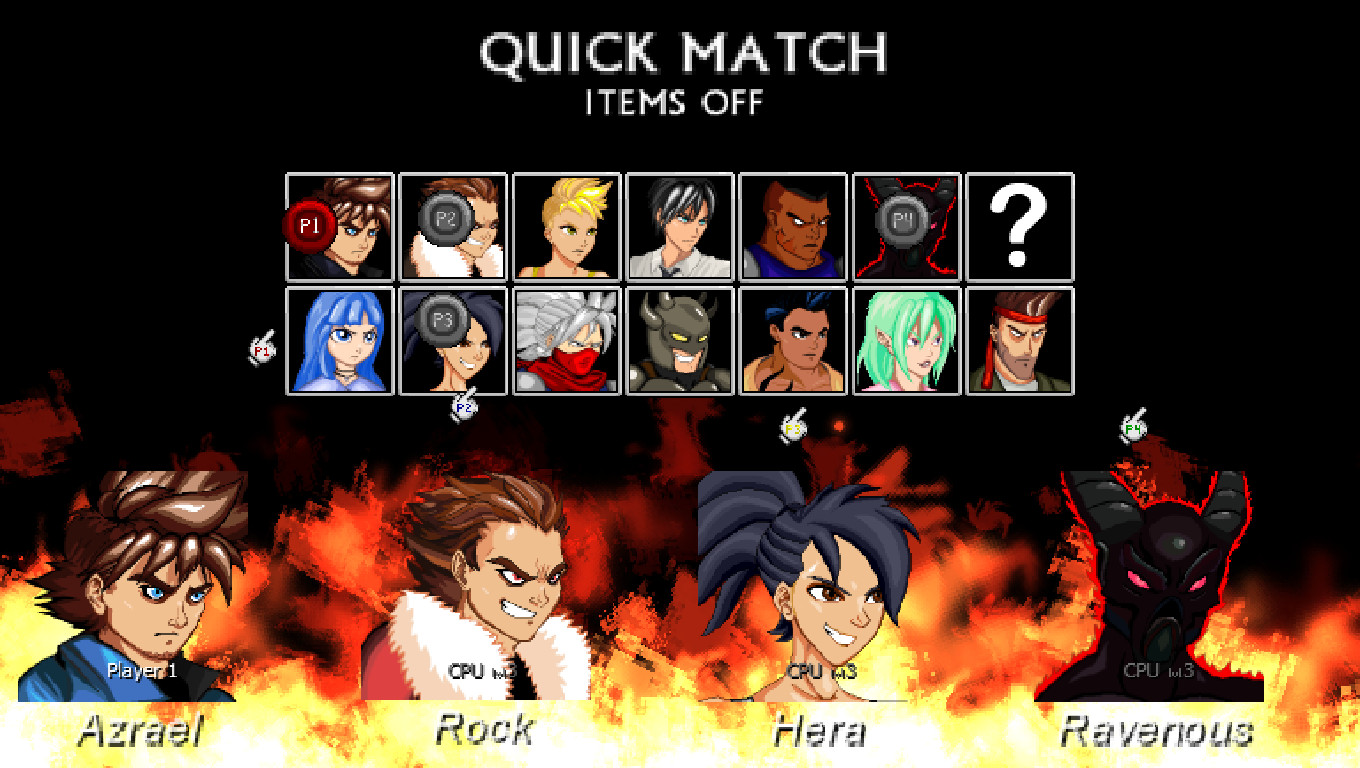
Task: Select the red-masked ninja portrait
Action: point(566,343)
